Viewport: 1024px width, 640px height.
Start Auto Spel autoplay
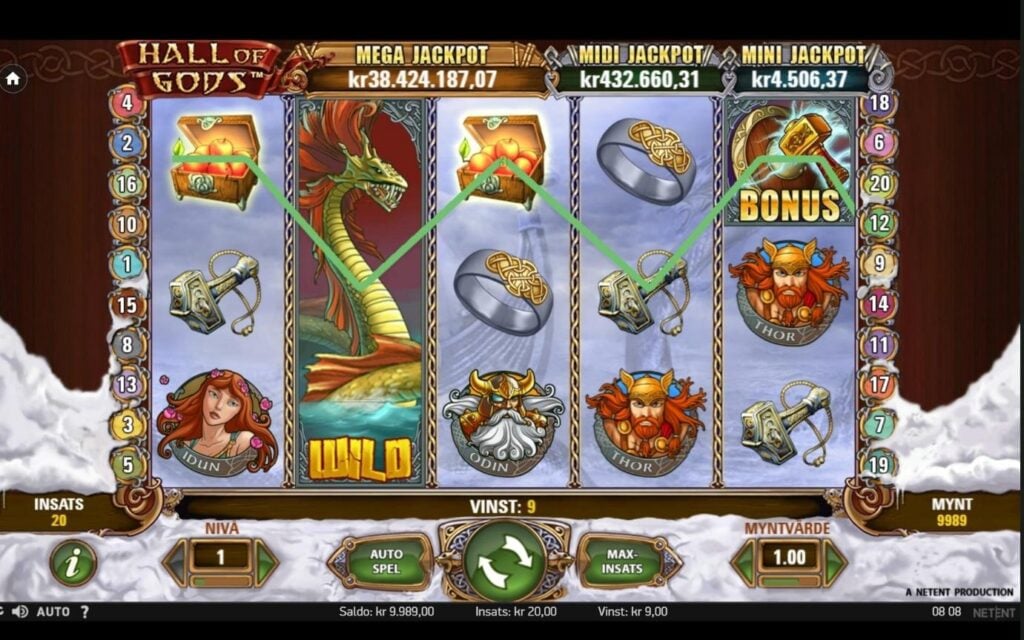[x=385, y=562]
